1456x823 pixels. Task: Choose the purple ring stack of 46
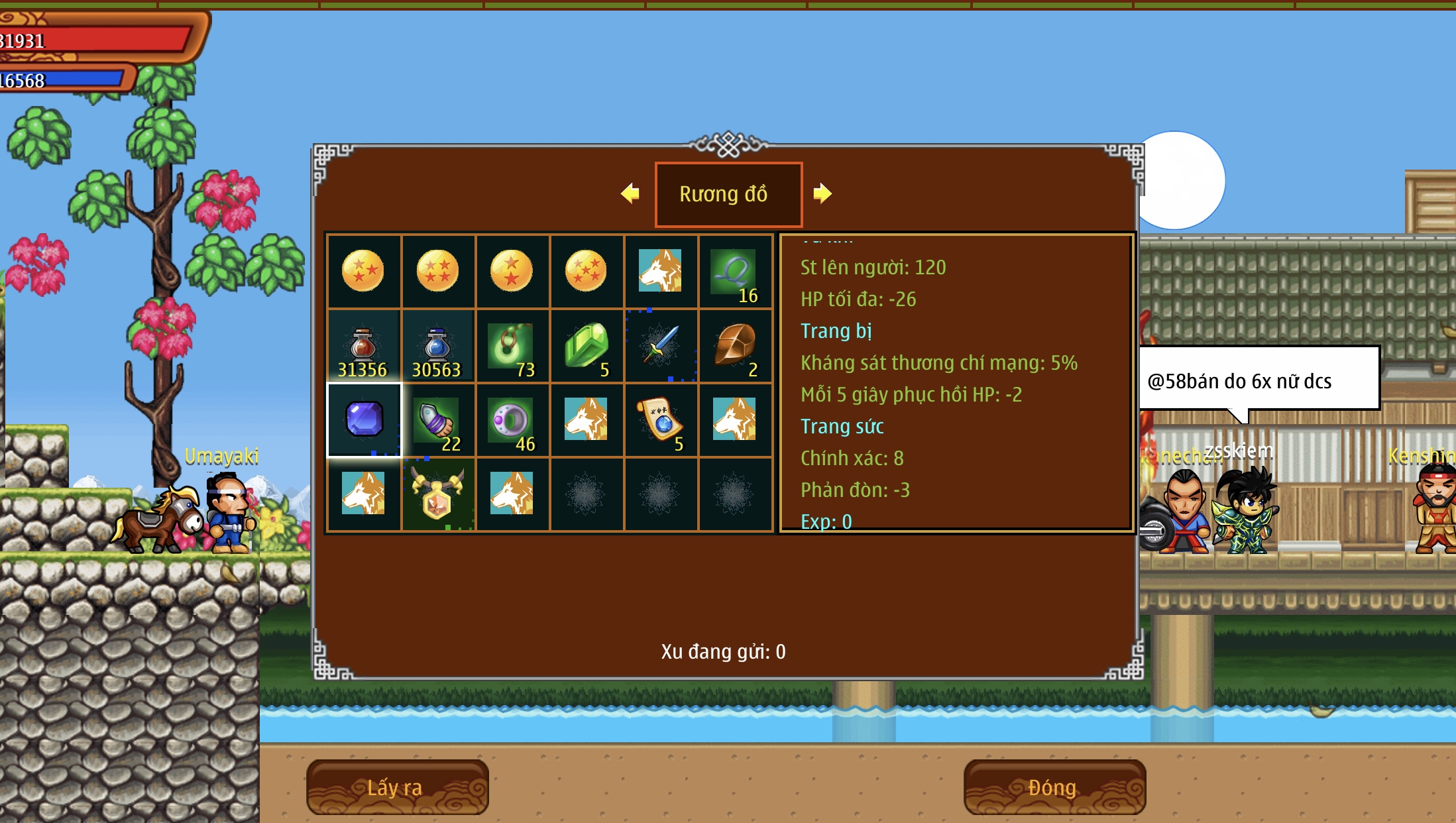[x=512, y=419]
